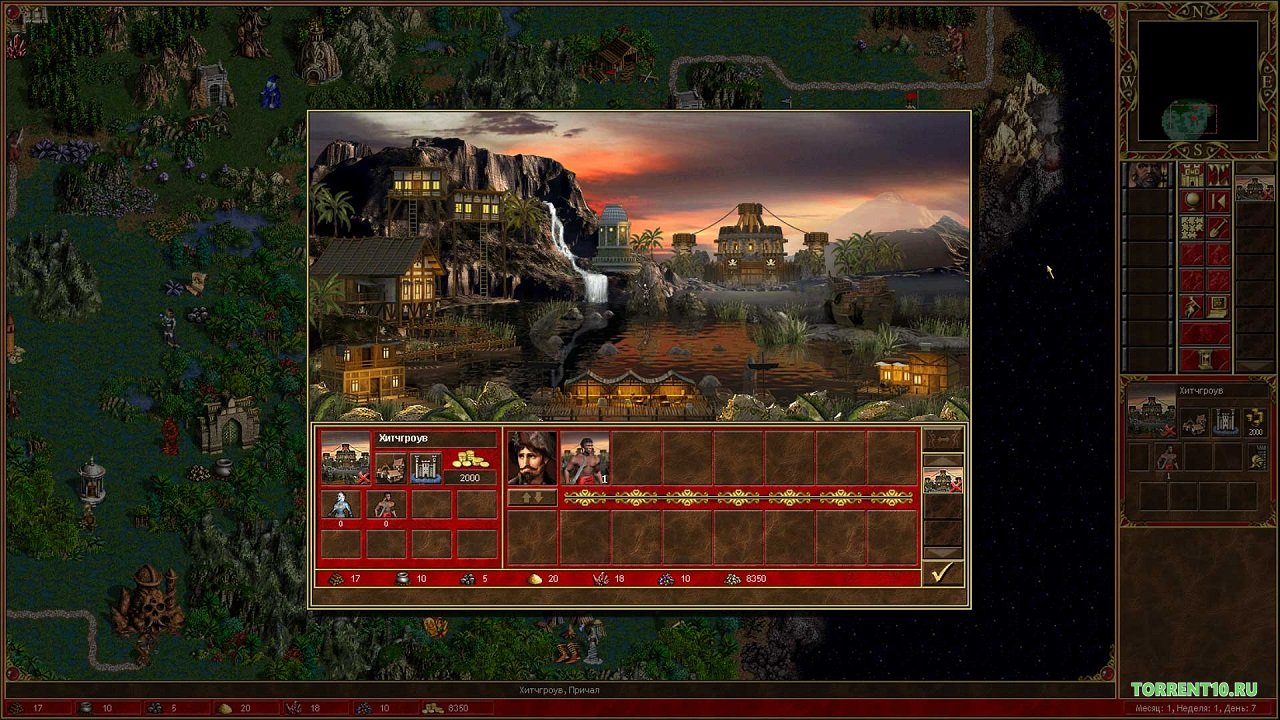Exit the town screen with the checkmark button
Screen dimensions: 1280x720
(x=942, y=573)
